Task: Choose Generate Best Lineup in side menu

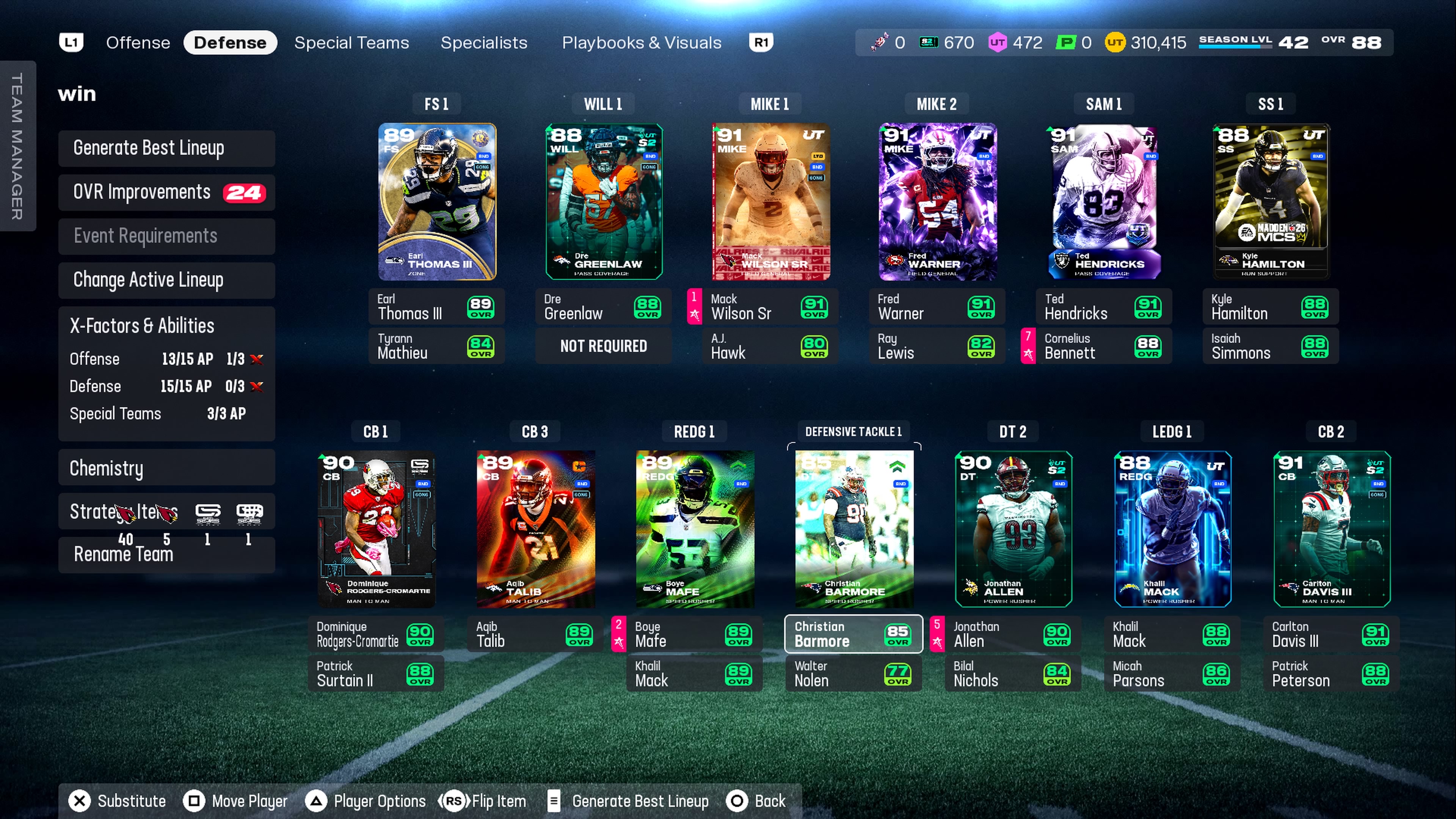Action: 166,148
